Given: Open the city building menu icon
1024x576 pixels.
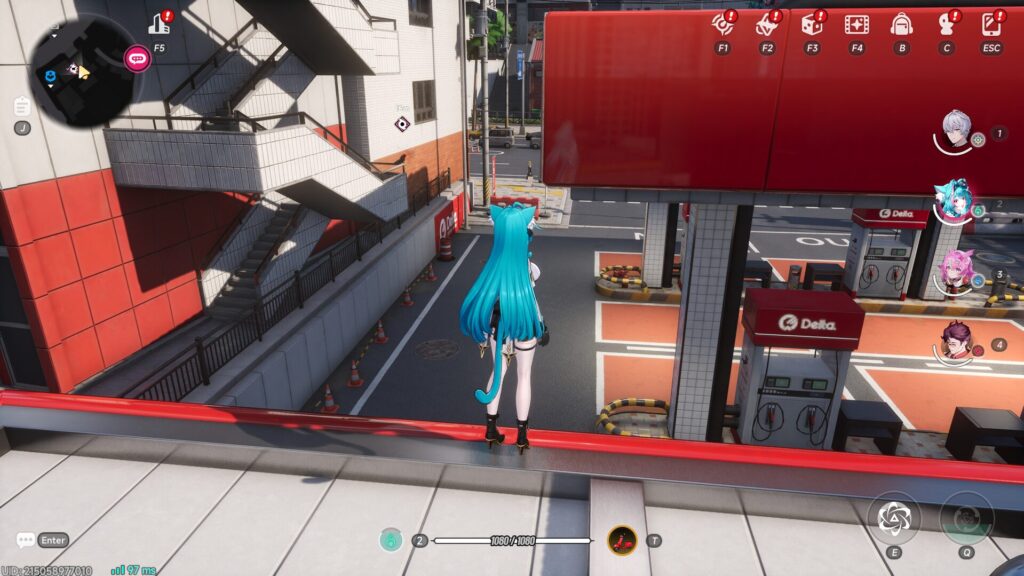Looking at the screenshot, I should 159,24.
